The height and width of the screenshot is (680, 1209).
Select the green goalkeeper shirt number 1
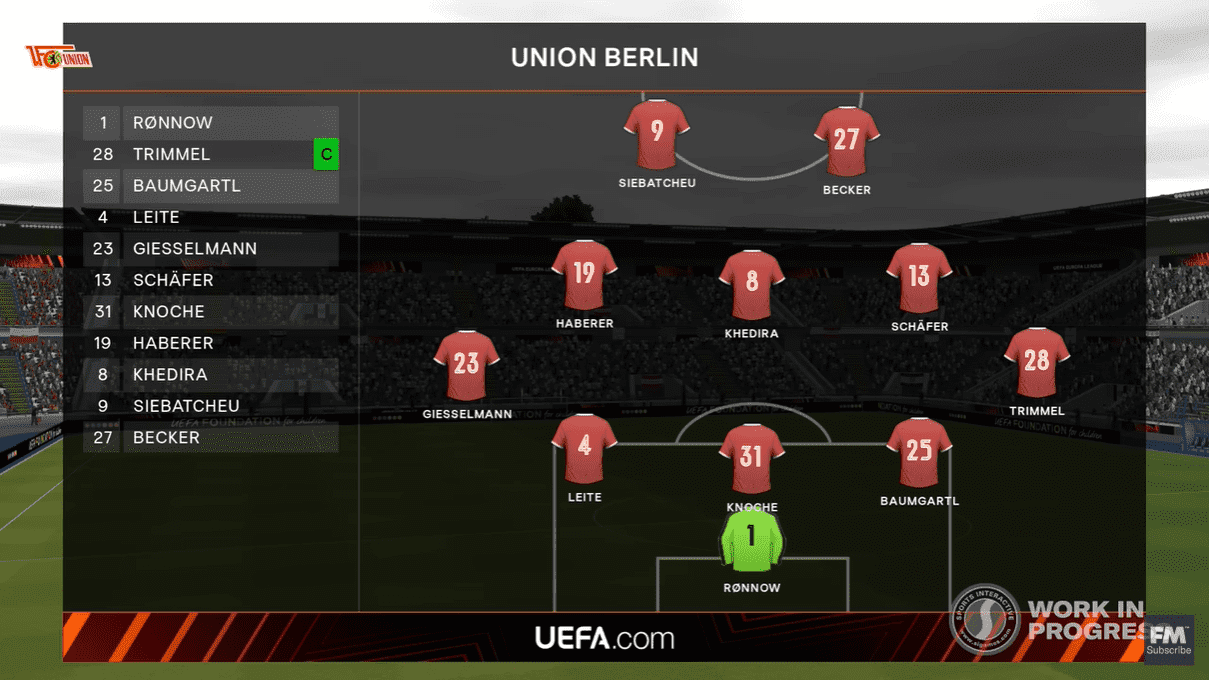(x=751, y=539)
